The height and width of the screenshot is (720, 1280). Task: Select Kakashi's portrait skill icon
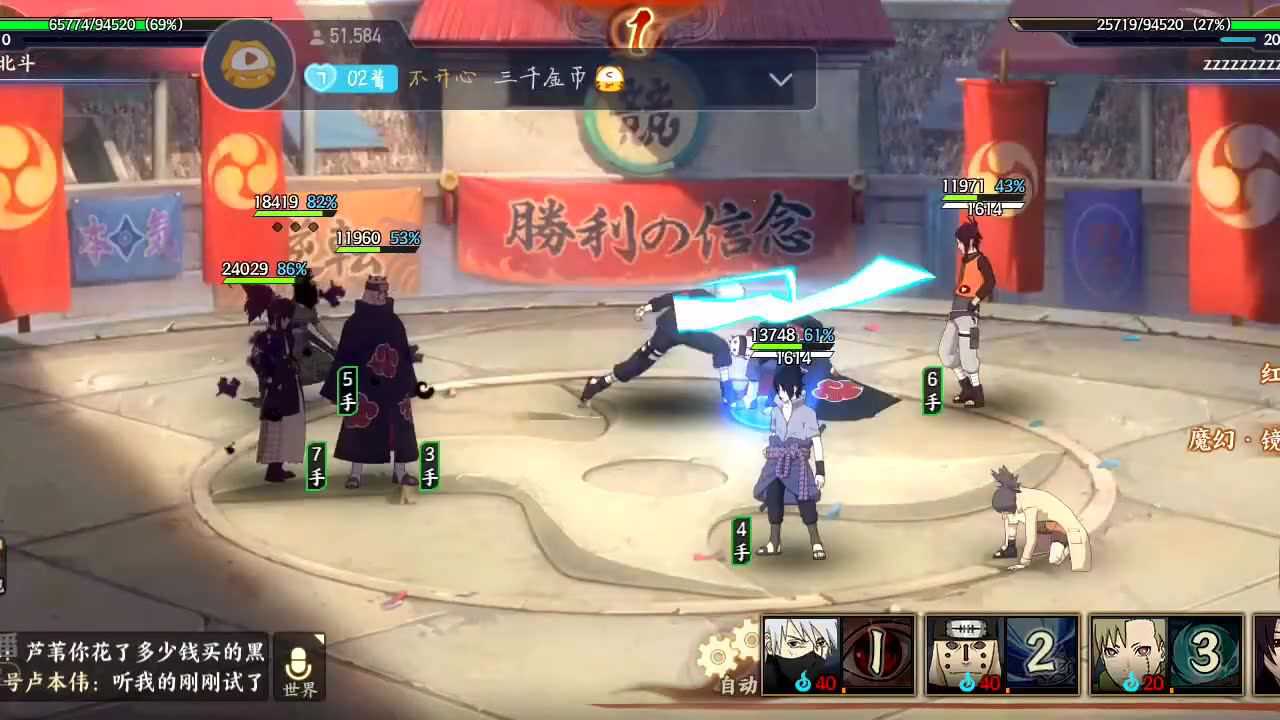(802, 656)
